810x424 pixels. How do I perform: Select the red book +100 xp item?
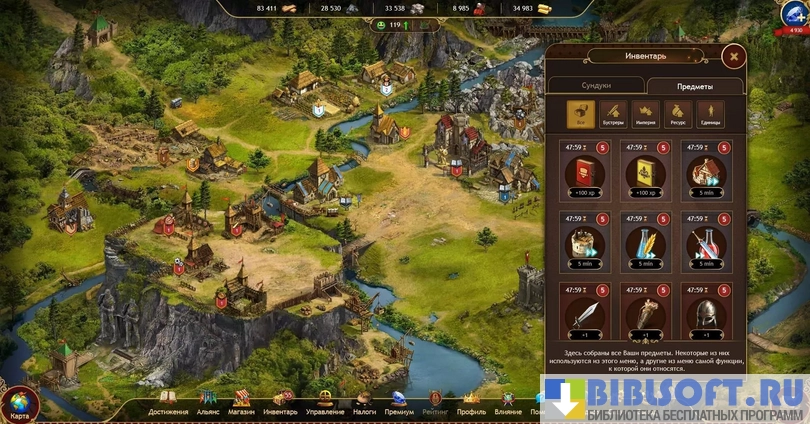click(x=583, y=169)
